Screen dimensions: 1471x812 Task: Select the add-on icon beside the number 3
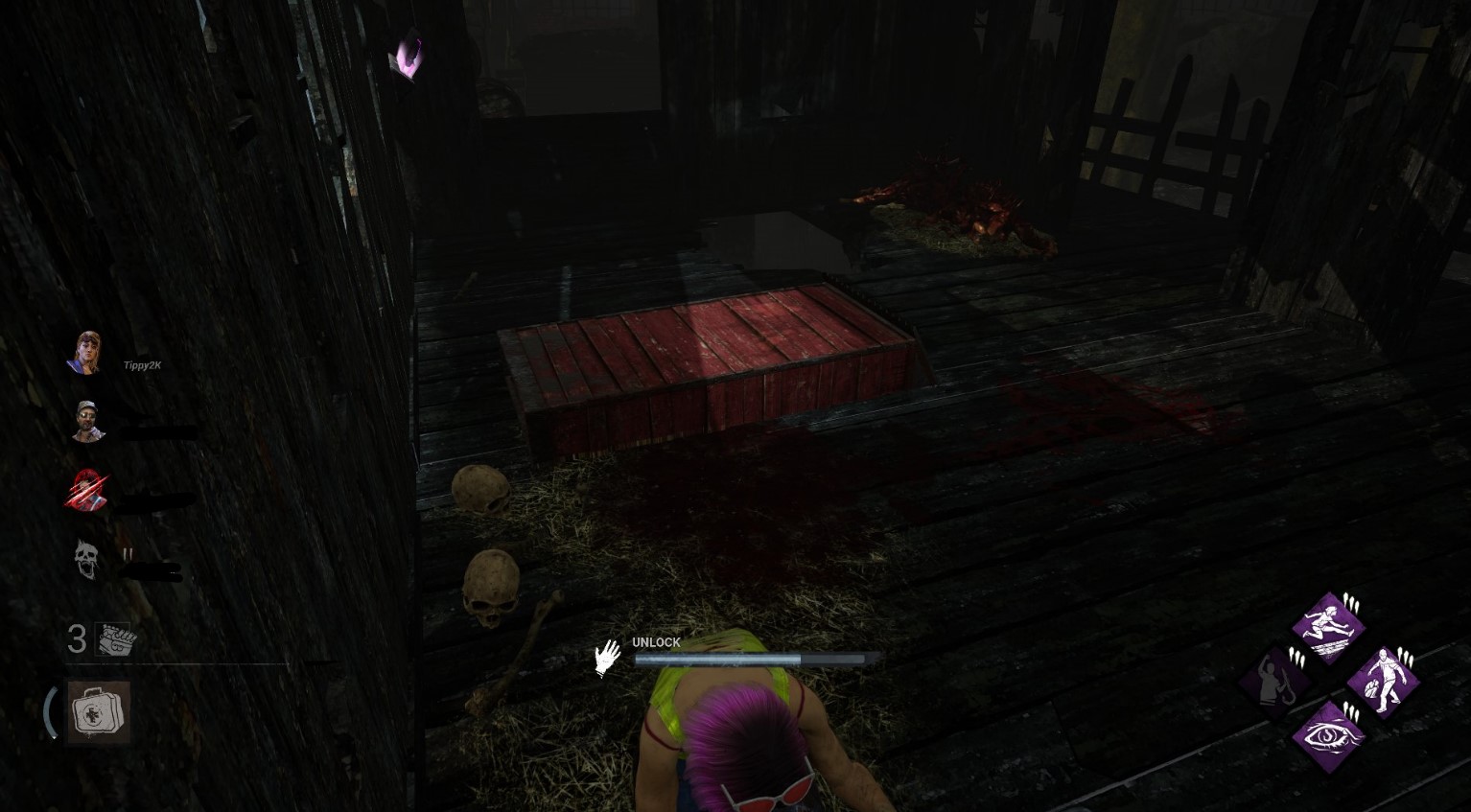(112, 640)
